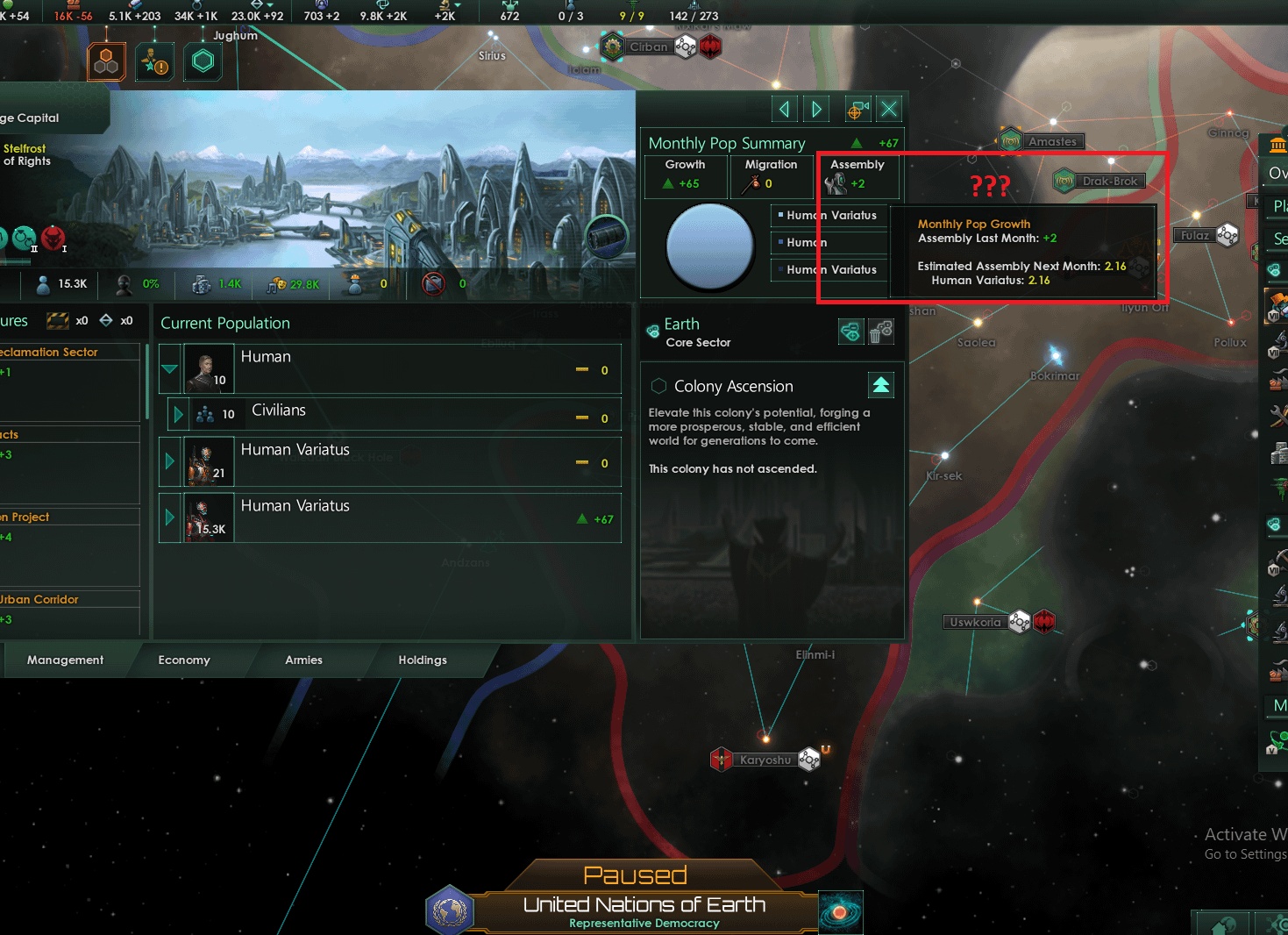The width and height of the screenshot is (1288, 935).
Task: Select the Migration summary box
Action: (x=771, y=175)
